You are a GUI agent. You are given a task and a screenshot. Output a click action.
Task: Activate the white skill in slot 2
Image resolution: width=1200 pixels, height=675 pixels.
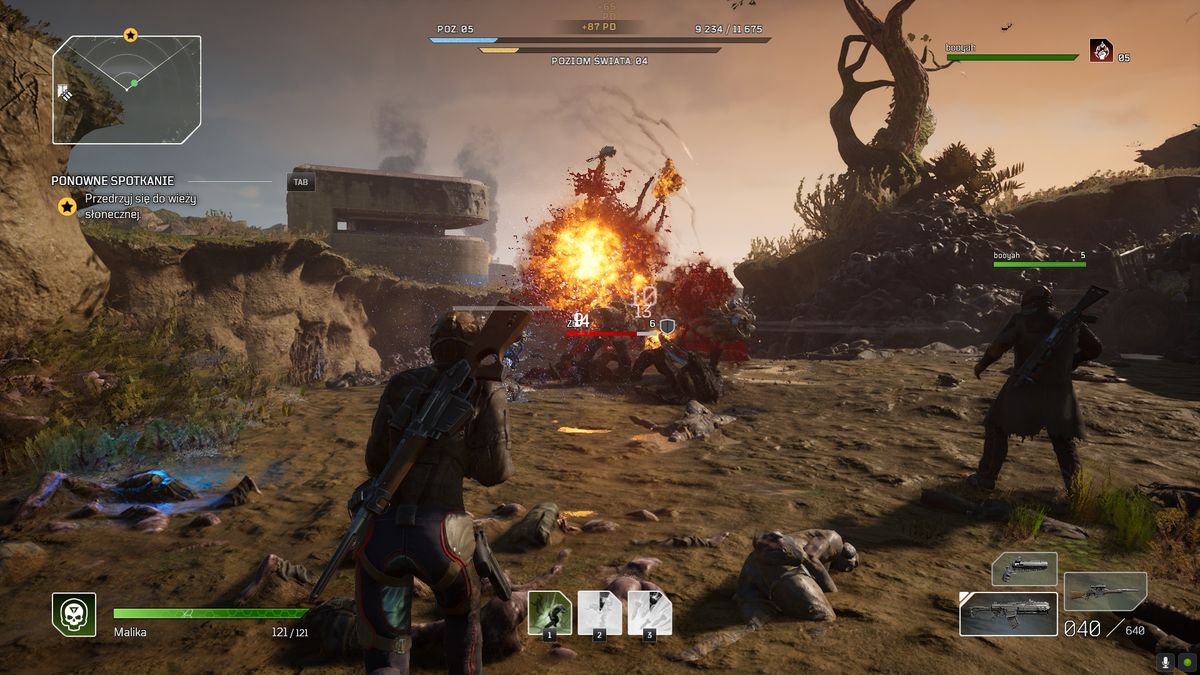click(599, 613)
